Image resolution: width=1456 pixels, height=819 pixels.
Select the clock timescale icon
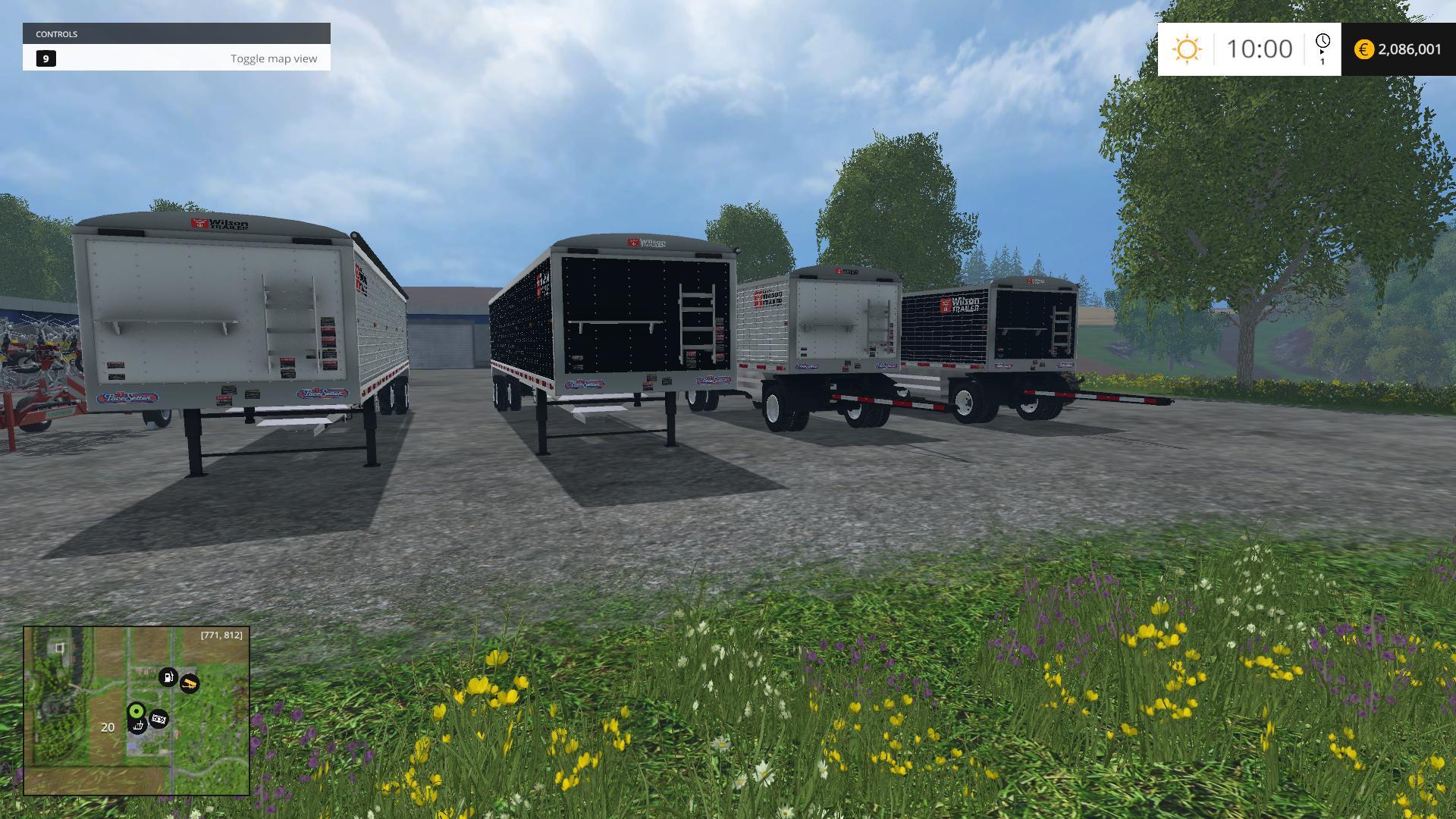coord(1323,41)
